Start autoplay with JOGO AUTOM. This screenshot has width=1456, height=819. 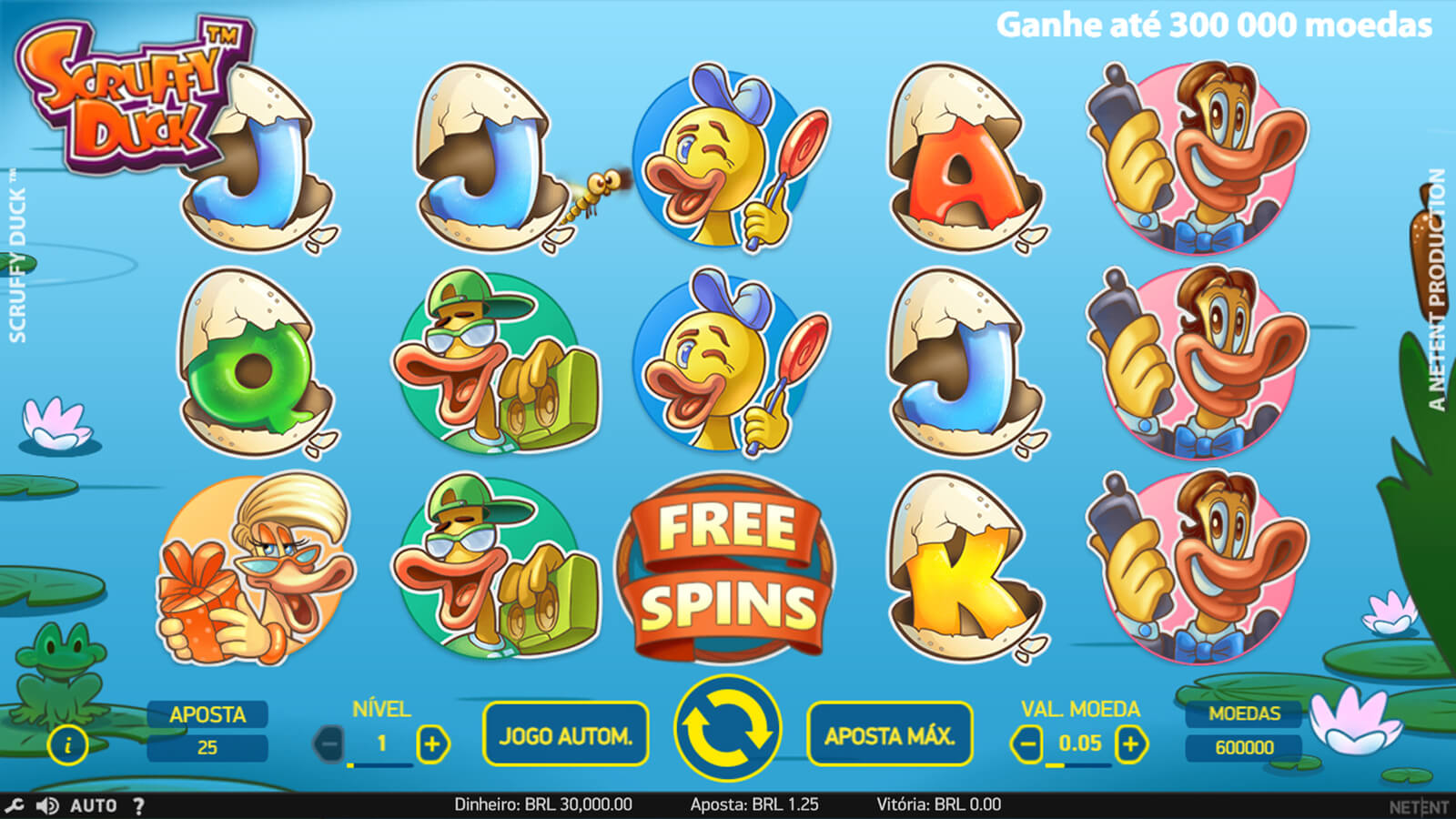pos(565,734)
